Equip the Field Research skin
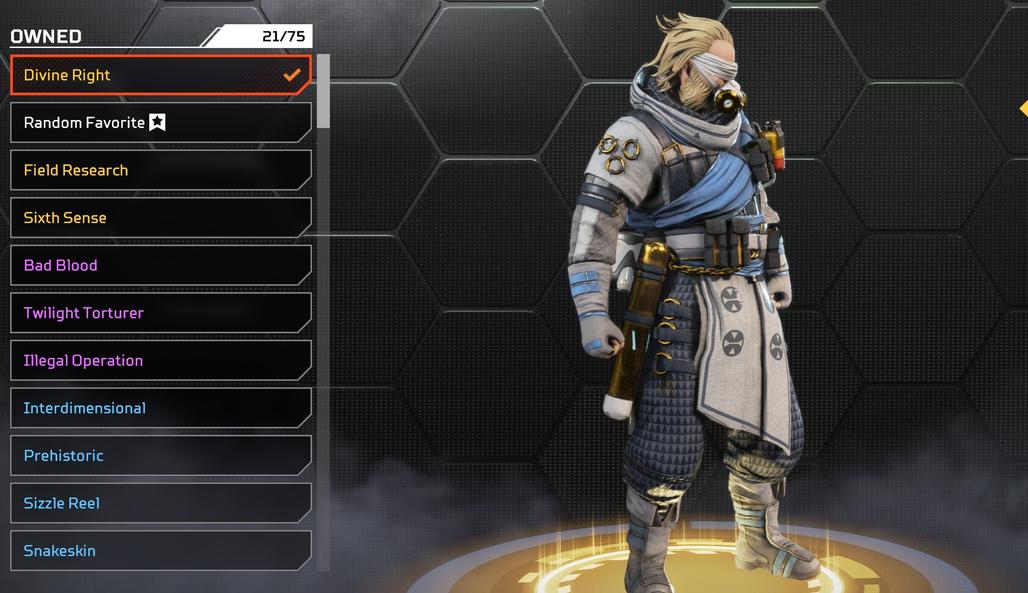 pyautogui.click(x=160, y=170)
